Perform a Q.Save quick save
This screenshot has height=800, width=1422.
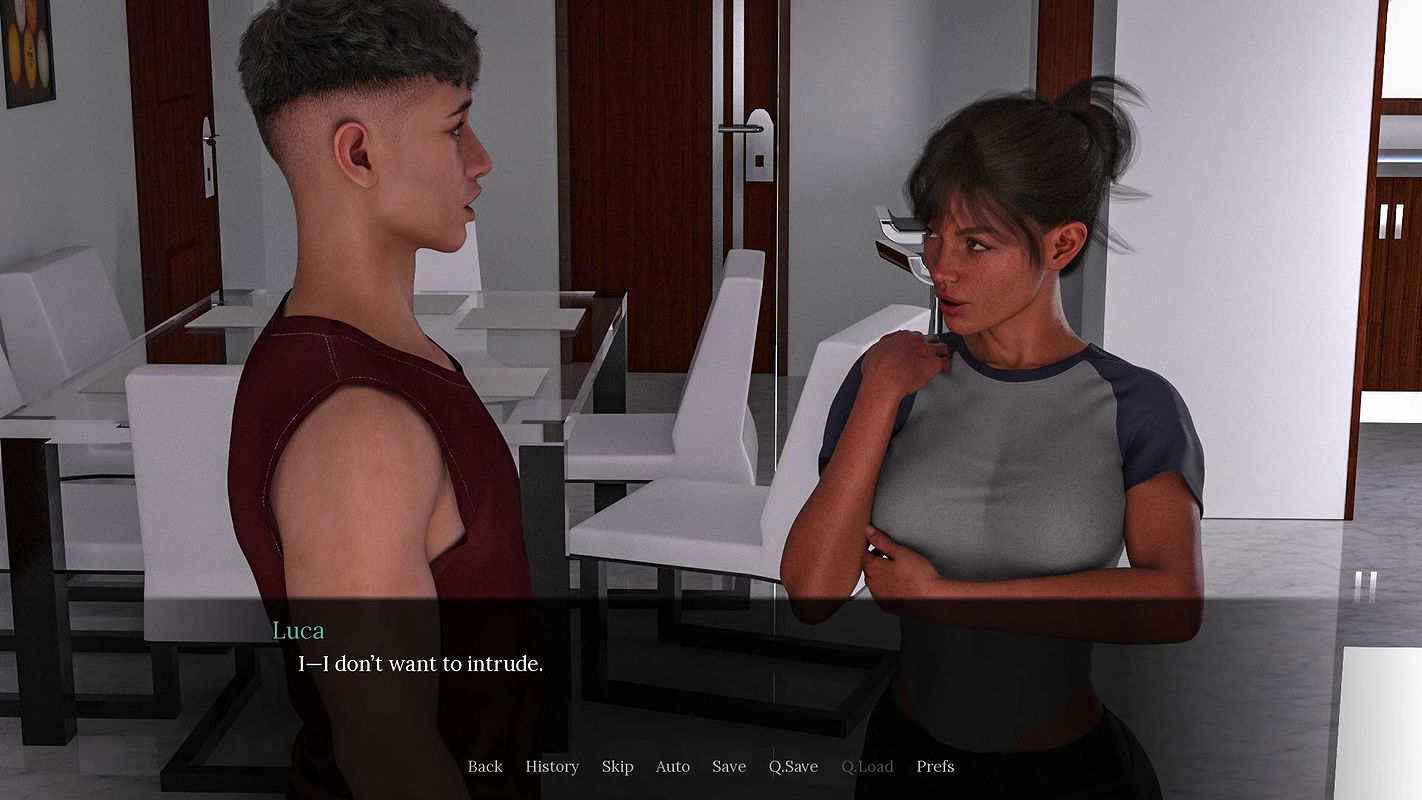click(792, 766)
